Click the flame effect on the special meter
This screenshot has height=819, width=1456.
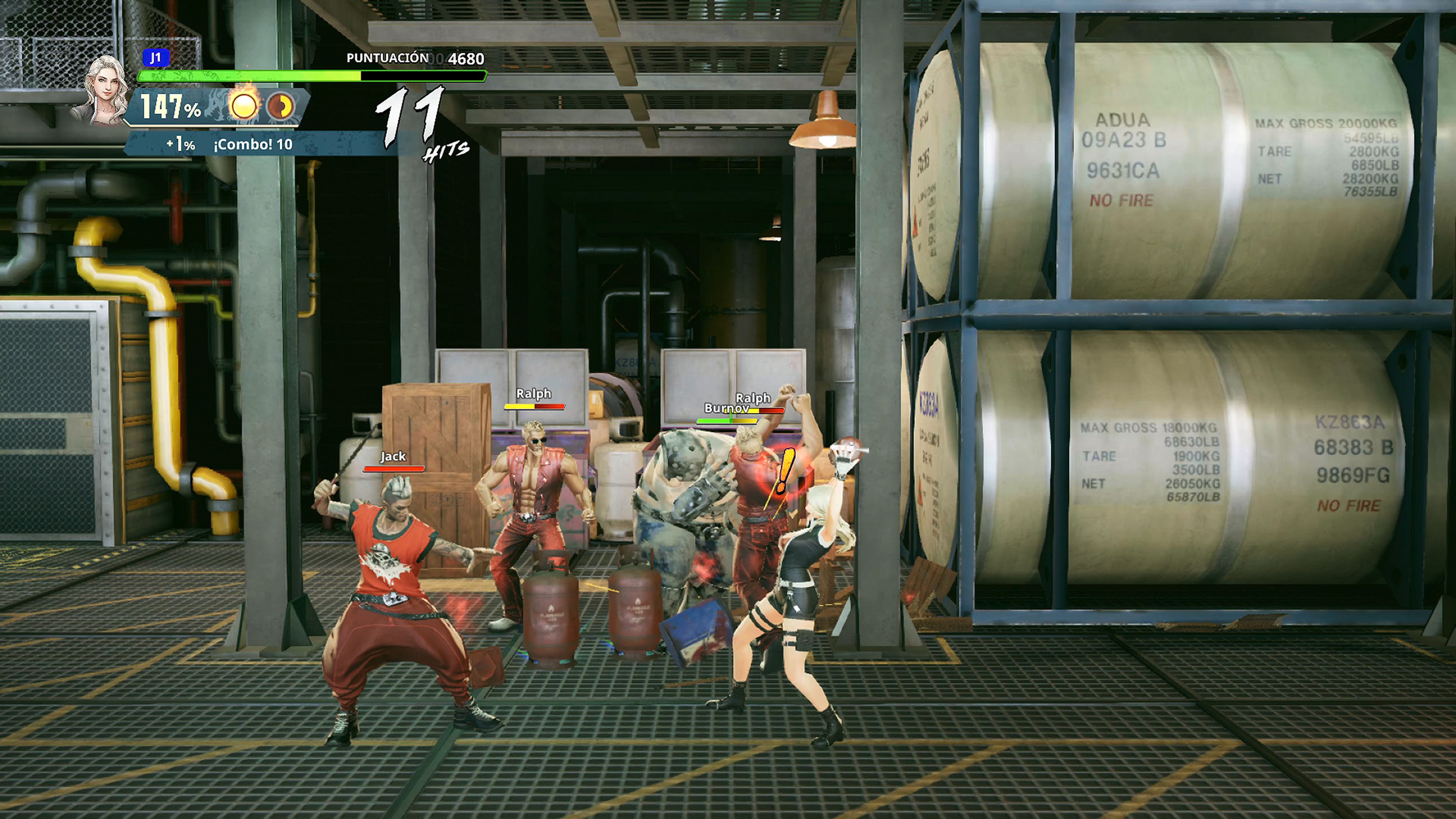(x=244, y=89)
